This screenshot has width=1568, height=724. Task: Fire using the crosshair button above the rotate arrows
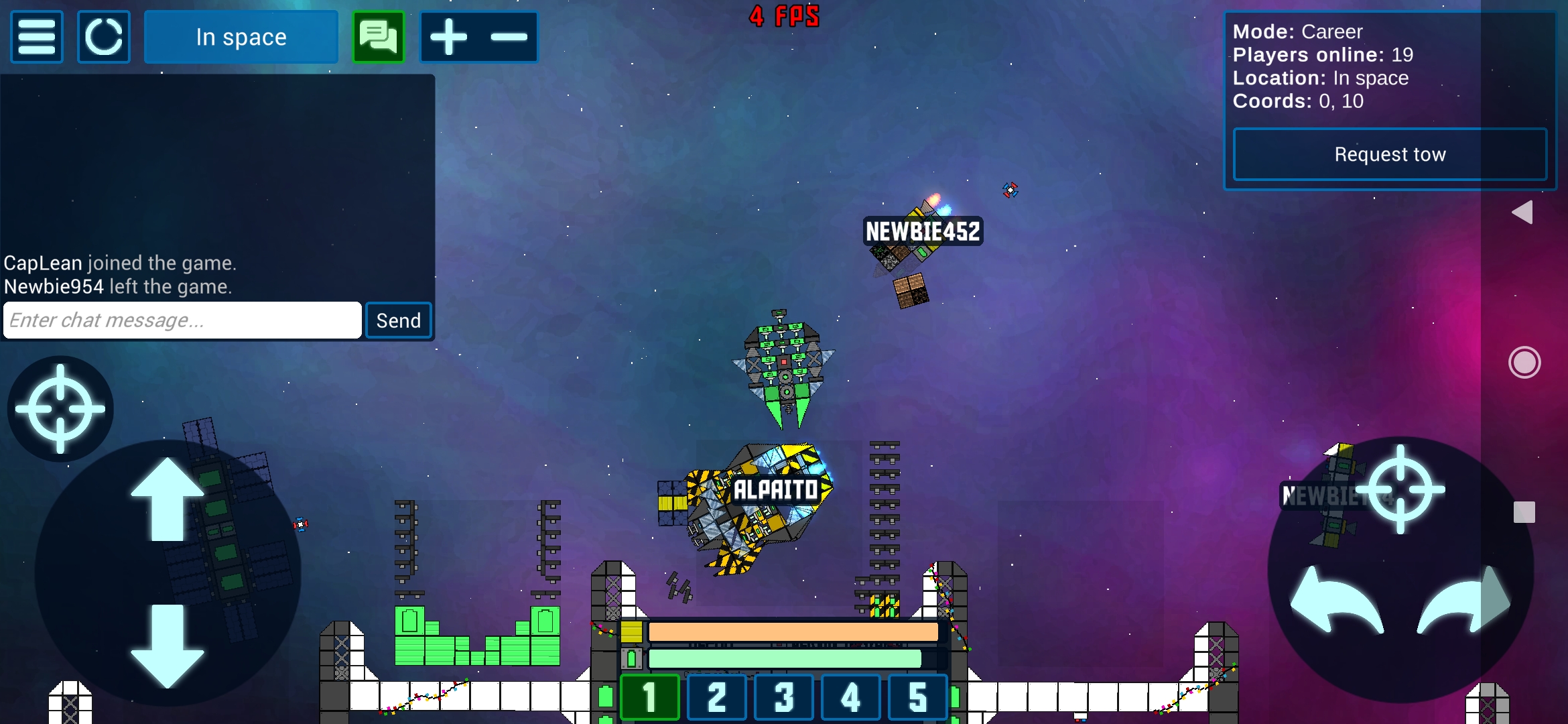click(1400, 489)
